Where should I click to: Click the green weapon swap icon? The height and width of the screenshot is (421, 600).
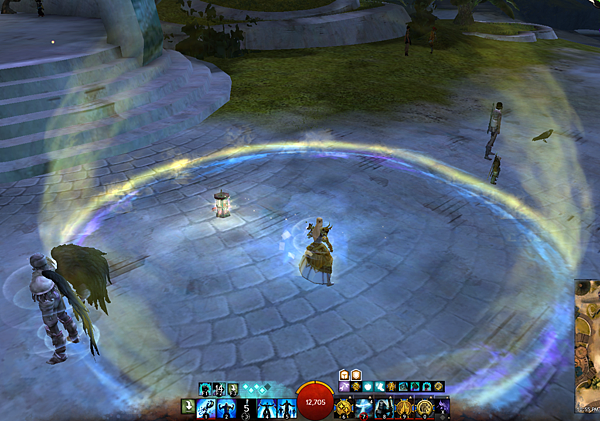click(187, 407)
